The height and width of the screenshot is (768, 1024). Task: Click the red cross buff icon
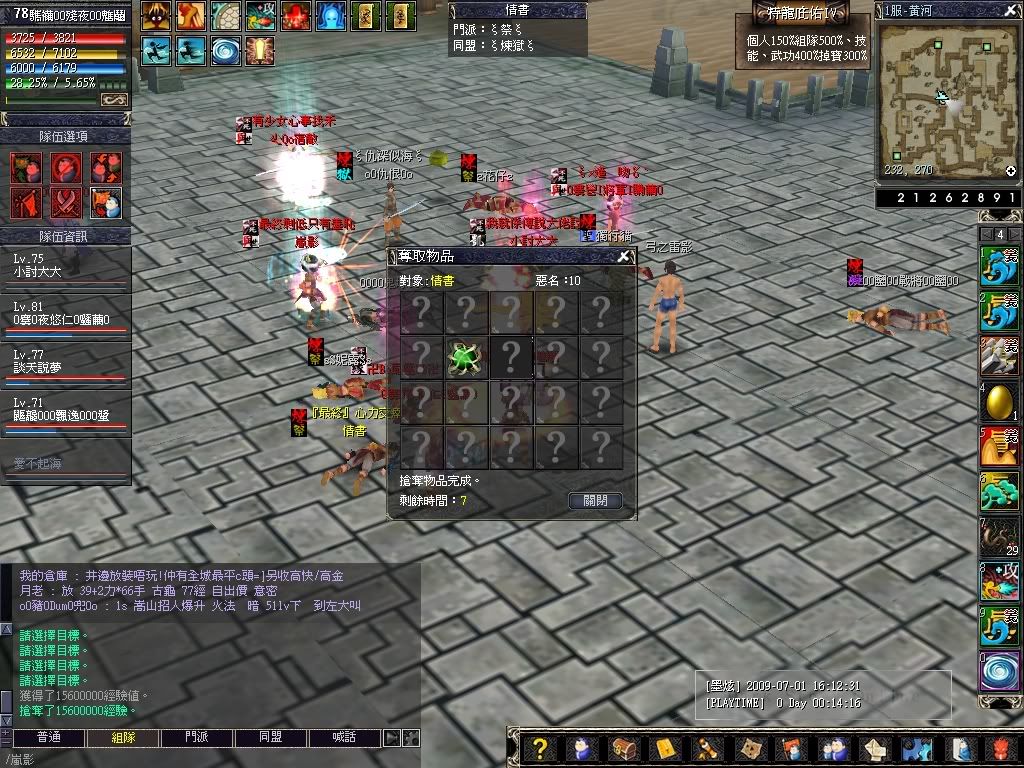[295, 15]
